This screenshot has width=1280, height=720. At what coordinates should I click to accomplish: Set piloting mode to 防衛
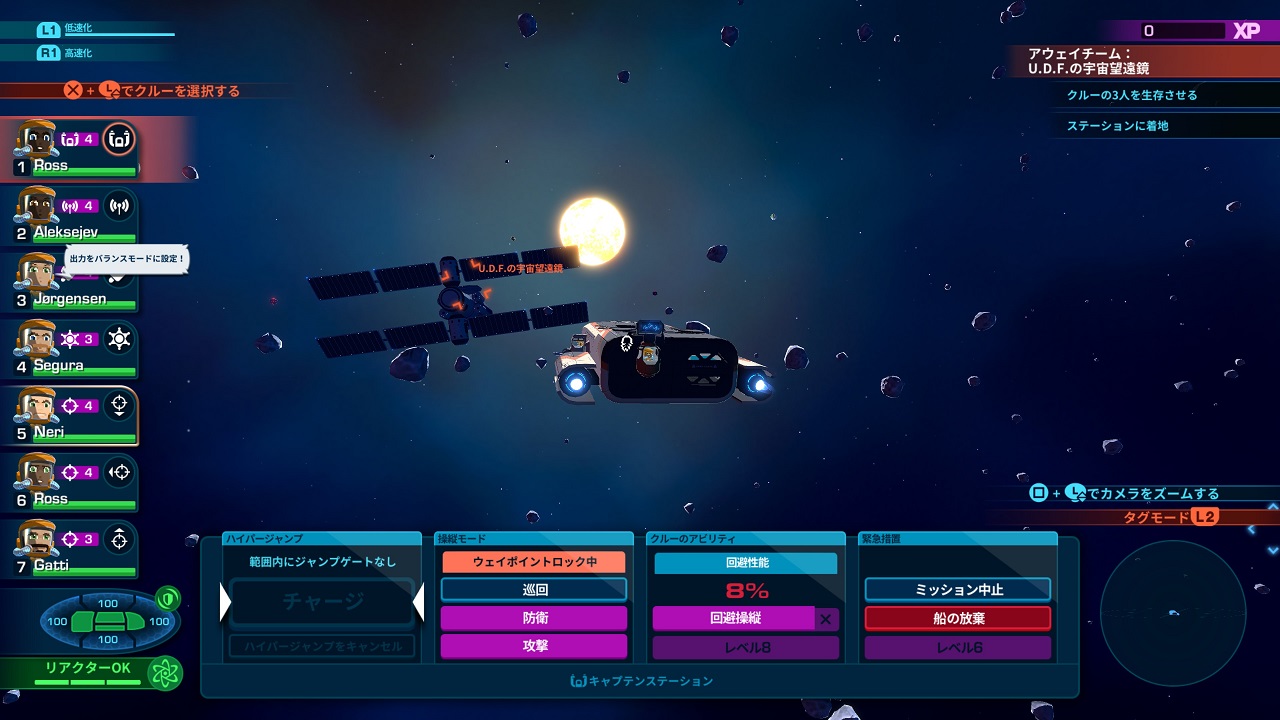click(x=534, y=618)
